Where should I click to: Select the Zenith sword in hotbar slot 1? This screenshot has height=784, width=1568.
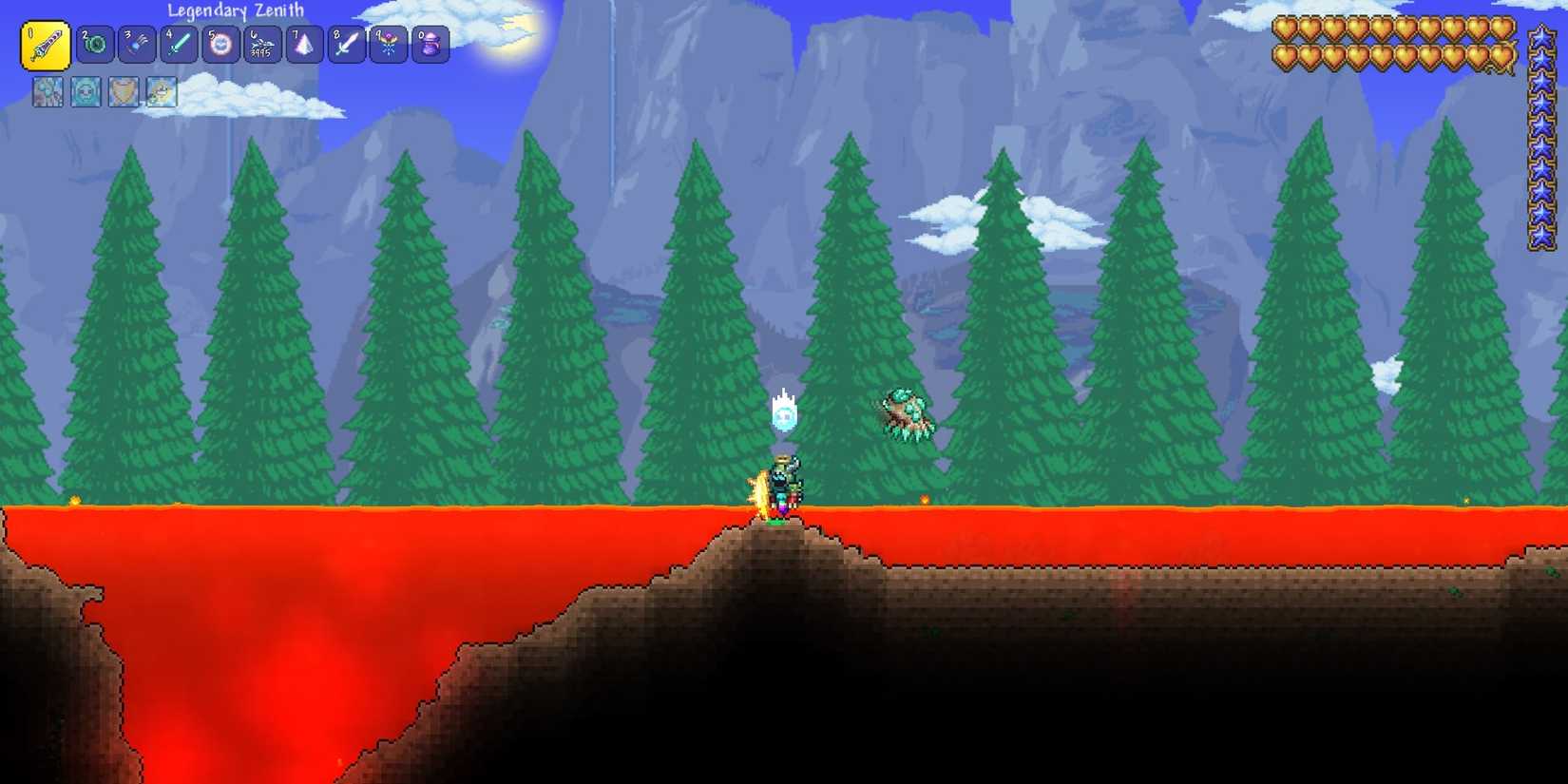point(46,44)
